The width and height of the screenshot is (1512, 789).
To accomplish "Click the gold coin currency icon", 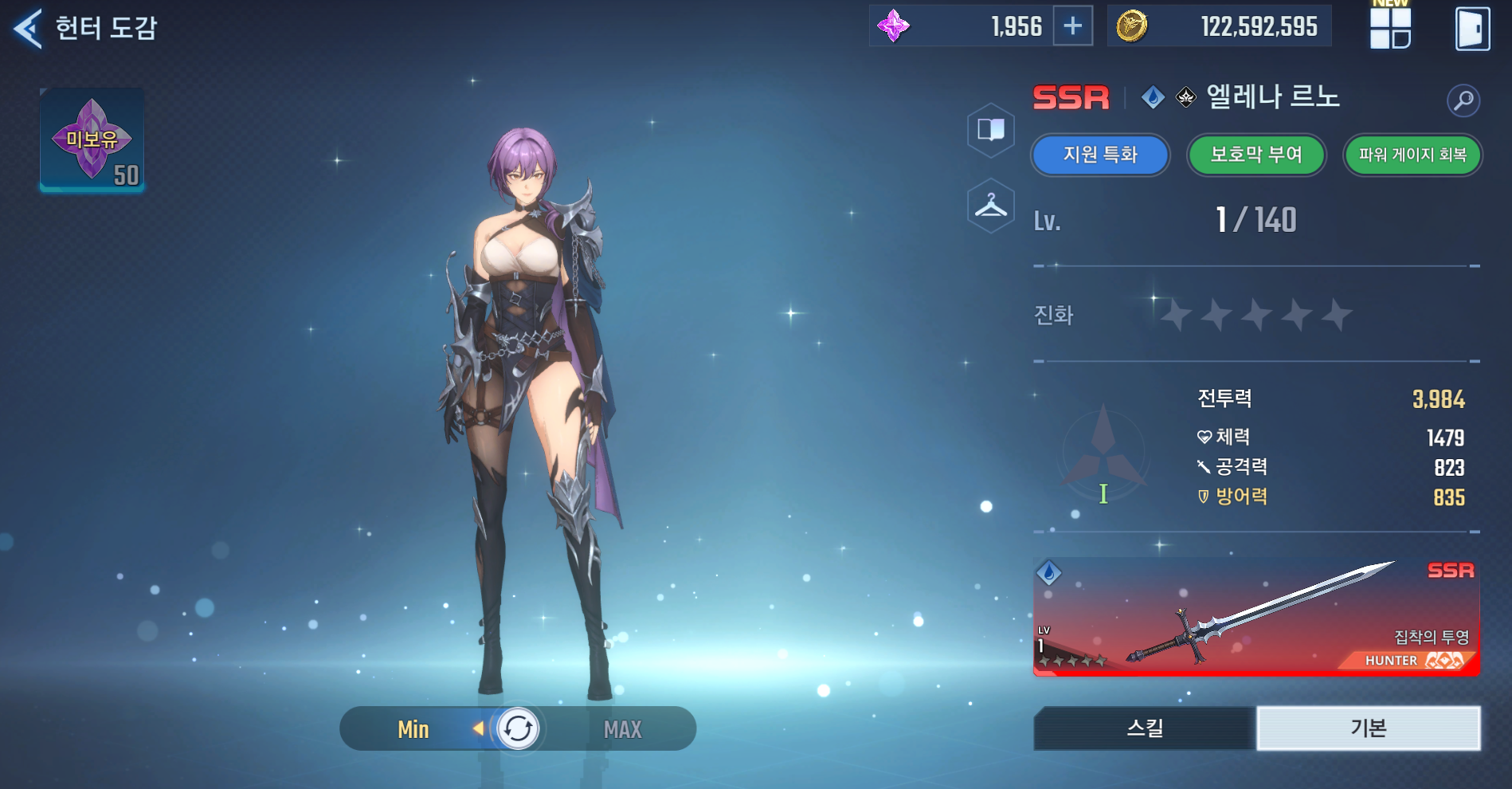I will tap(1131, 26).
